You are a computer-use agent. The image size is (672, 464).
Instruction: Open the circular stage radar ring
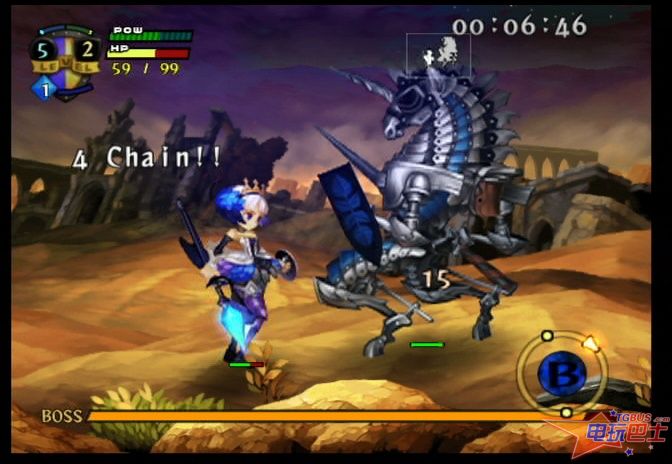coord(562,372)
